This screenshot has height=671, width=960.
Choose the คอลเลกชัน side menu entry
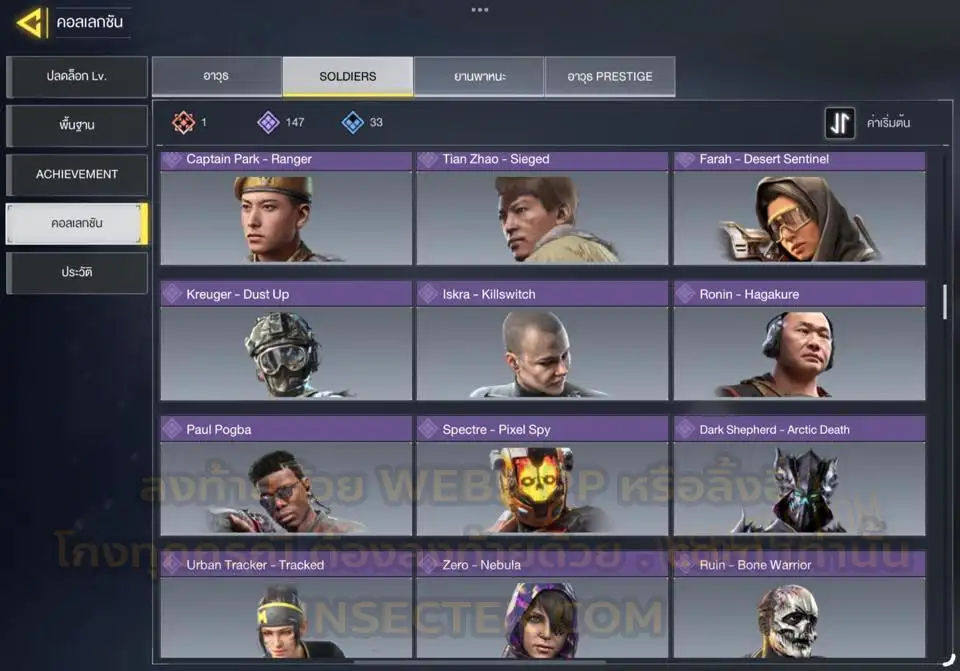tap(77, 224)
